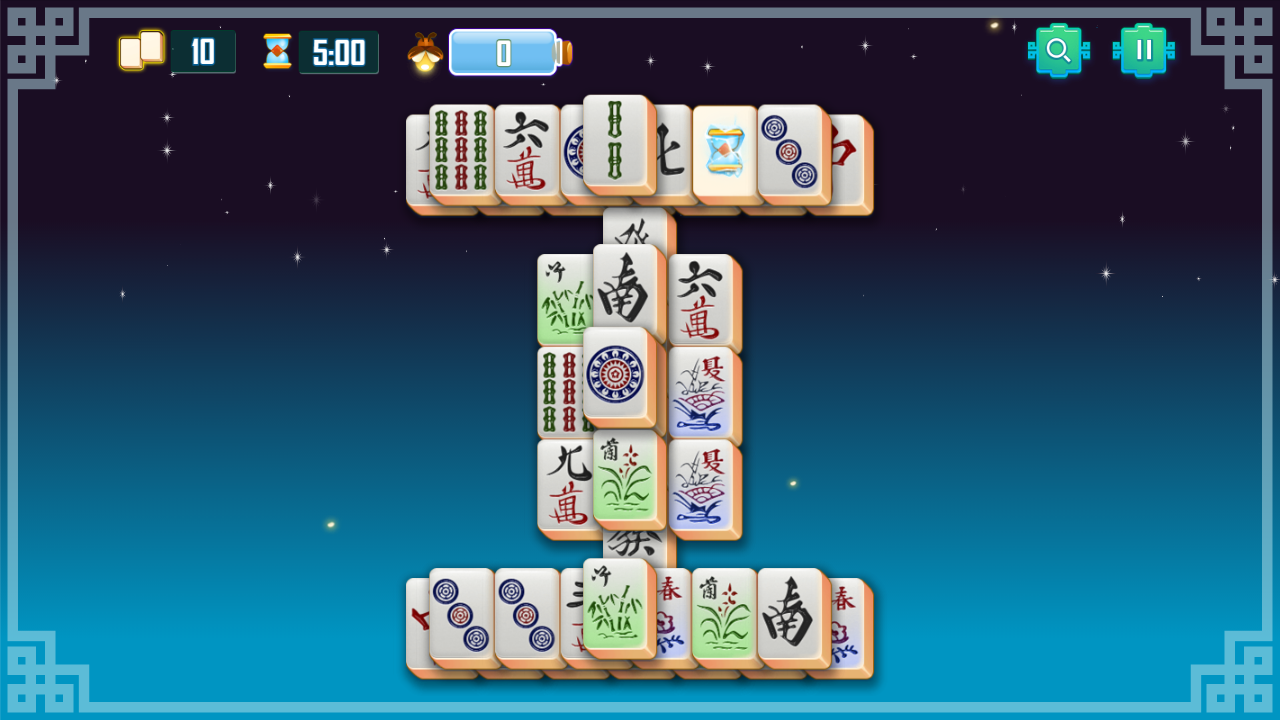The width and height of the screenshot is (1280, 720).
Task: Select the nine characters tile mid-board
Action: click(x=567, y=482)
